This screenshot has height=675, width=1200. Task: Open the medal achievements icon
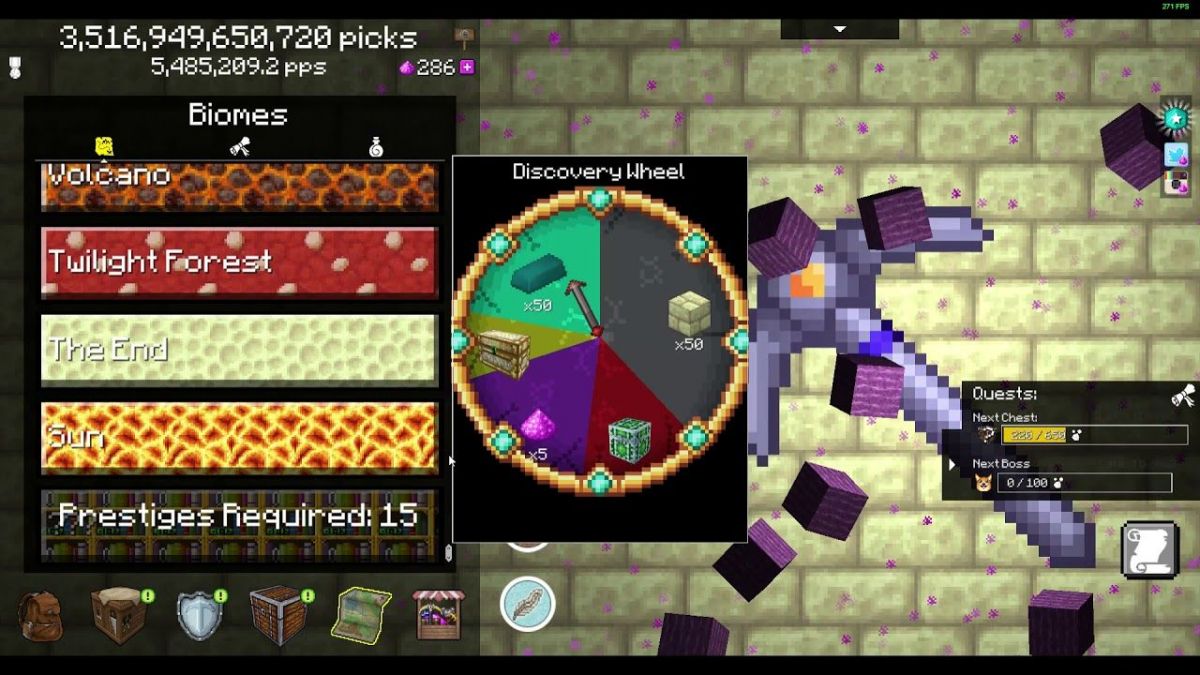[x=14, y=67]
